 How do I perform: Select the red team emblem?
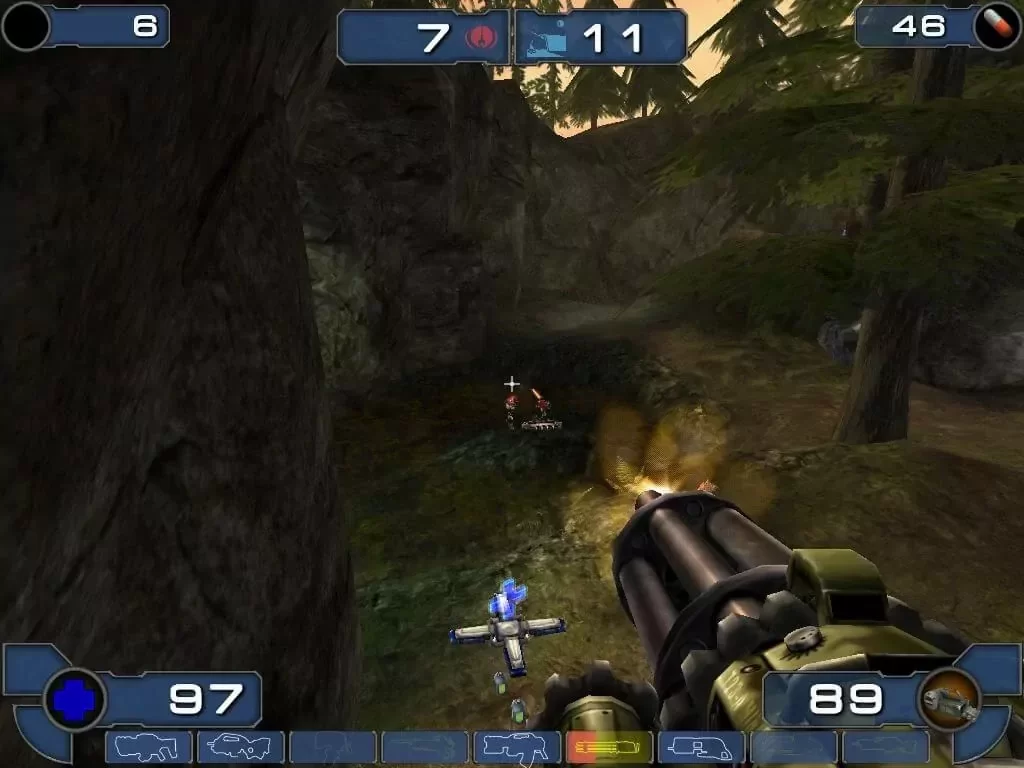pos(478,39)
